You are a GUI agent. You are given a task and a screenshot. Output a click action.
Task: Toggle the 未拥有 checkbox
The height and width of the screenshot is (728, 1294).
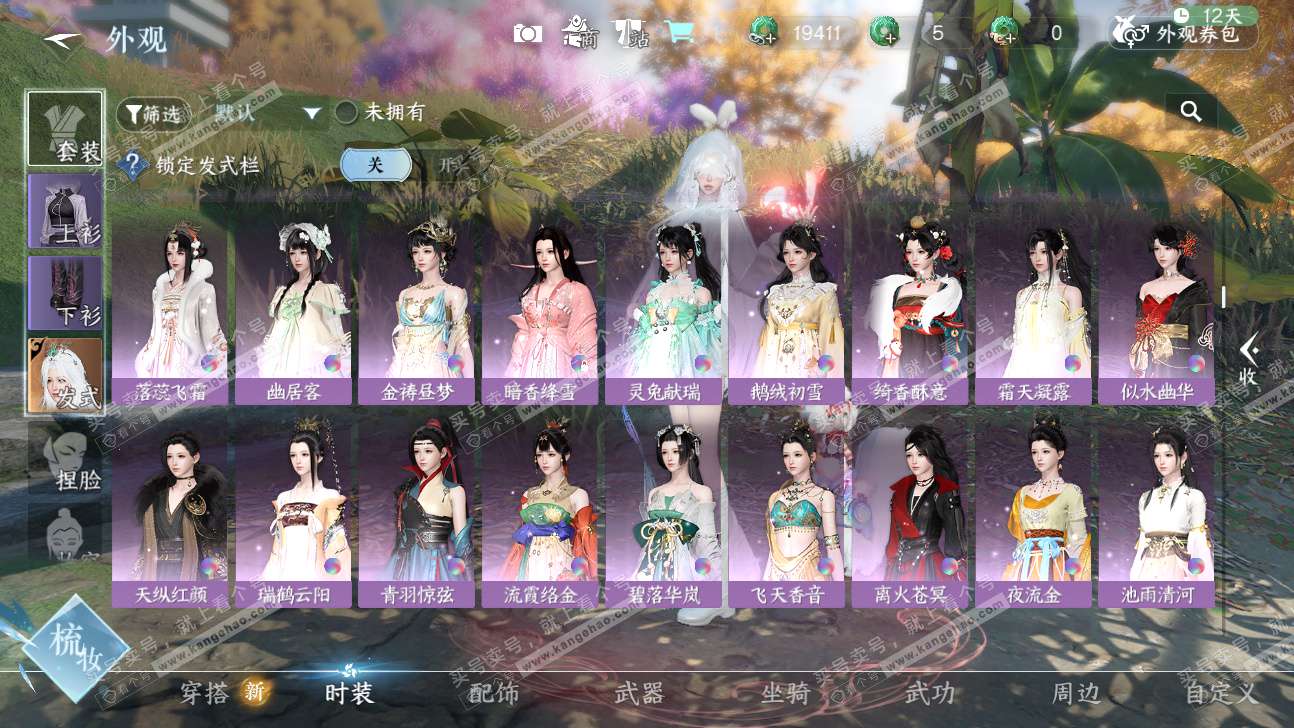(x=346, y=112)
